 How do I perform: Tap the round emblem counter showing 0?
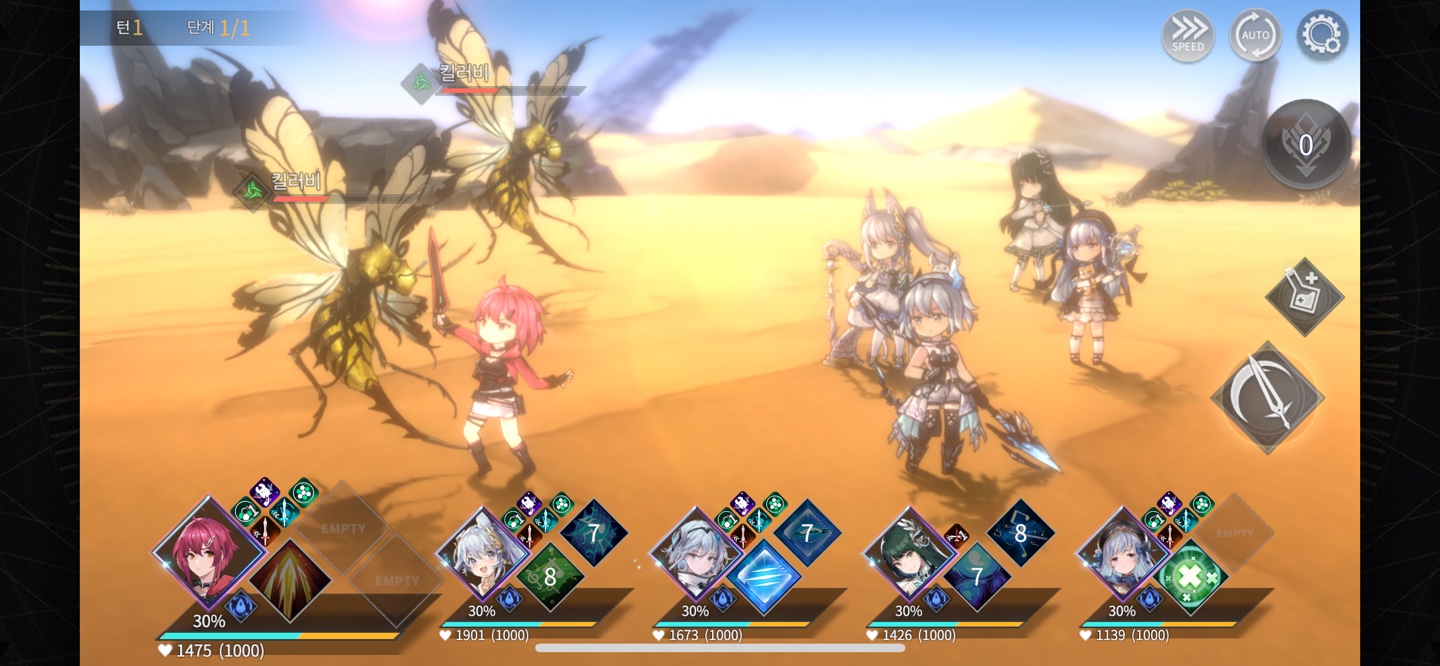pyautogui.click(x=1306, y=145)
